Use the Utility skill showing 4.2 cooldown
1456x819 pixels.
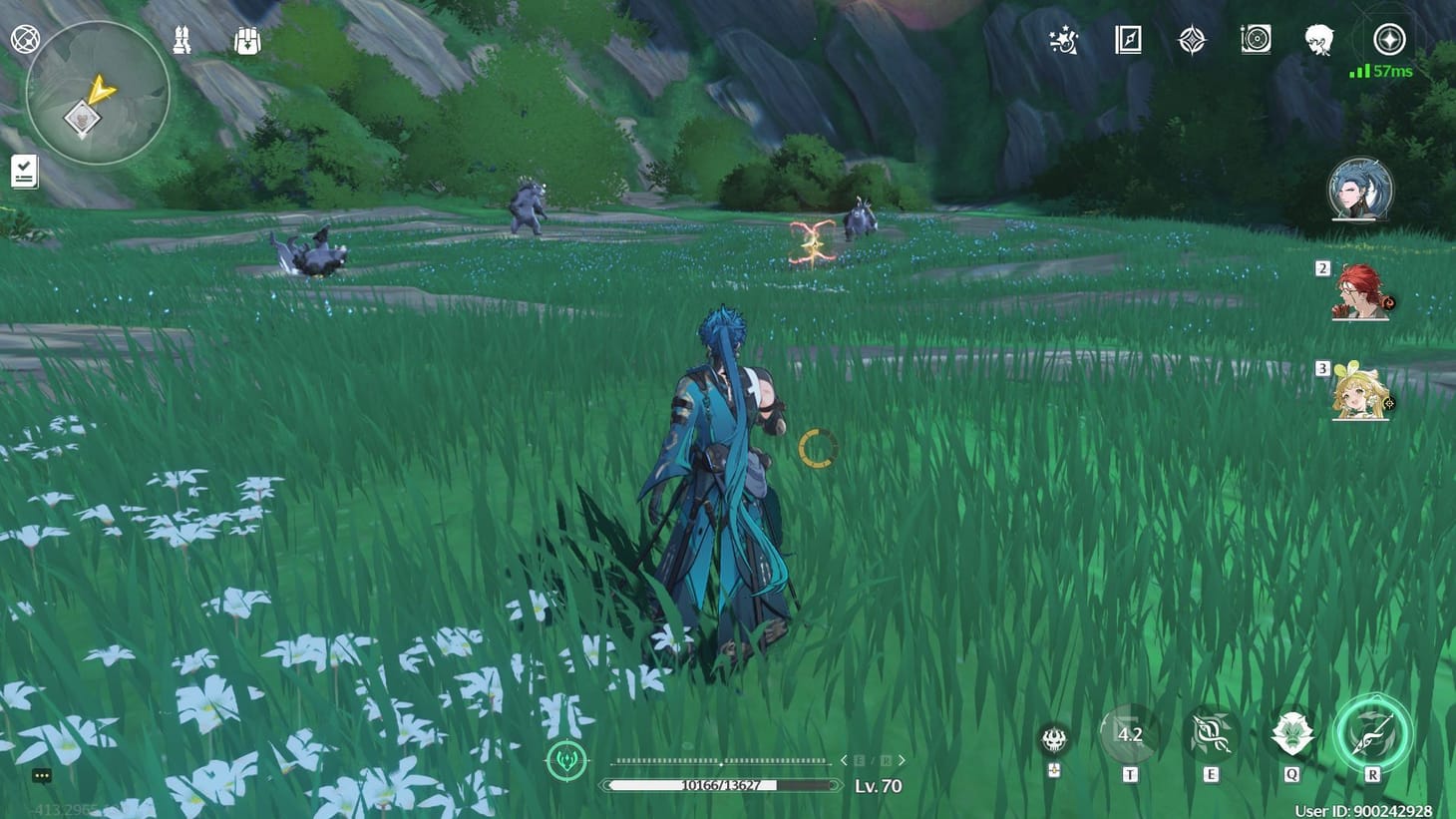[1129, 736]
